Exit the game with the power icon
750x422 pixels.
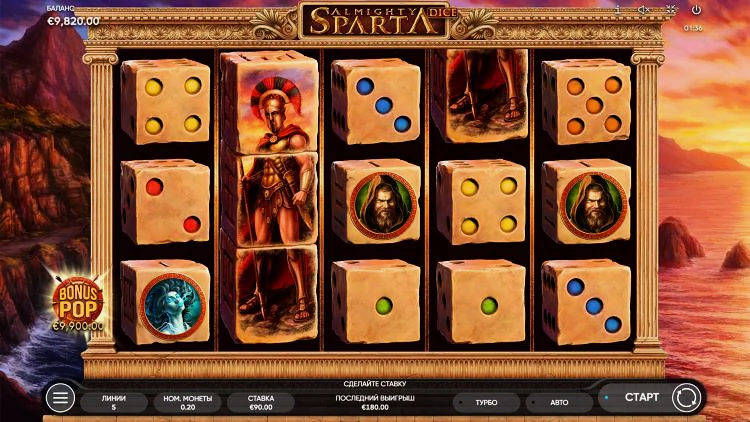(x=694, y=10)
